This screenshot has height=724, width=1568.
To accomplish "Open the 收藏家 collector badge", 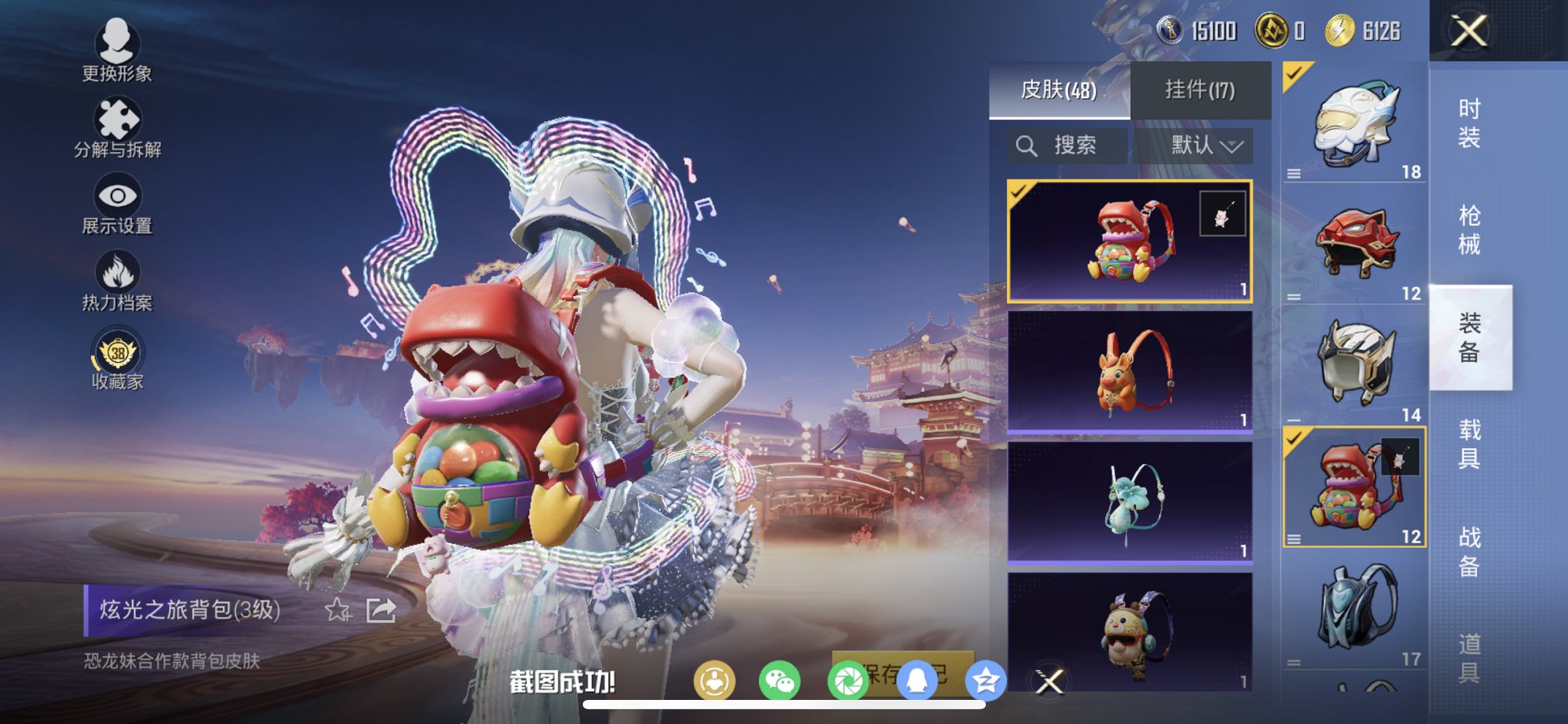I will point(117,352).
